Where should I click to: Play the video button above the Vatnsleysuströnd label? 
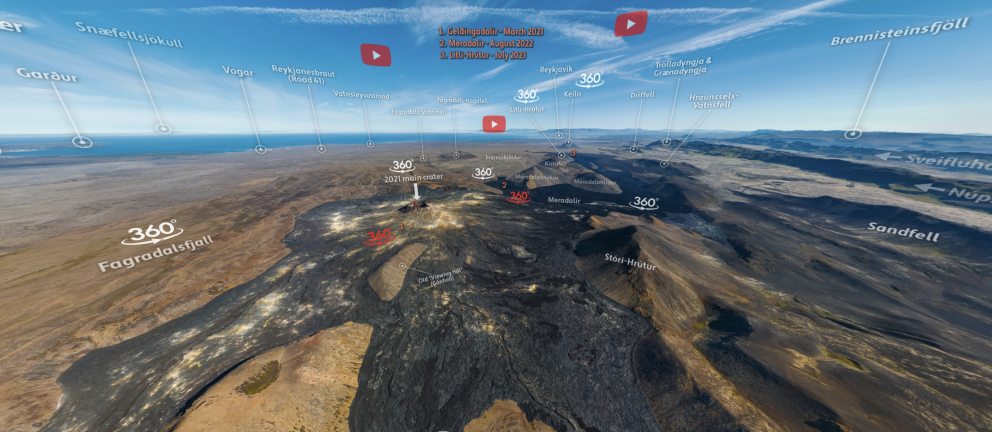[x=376, y=55]
